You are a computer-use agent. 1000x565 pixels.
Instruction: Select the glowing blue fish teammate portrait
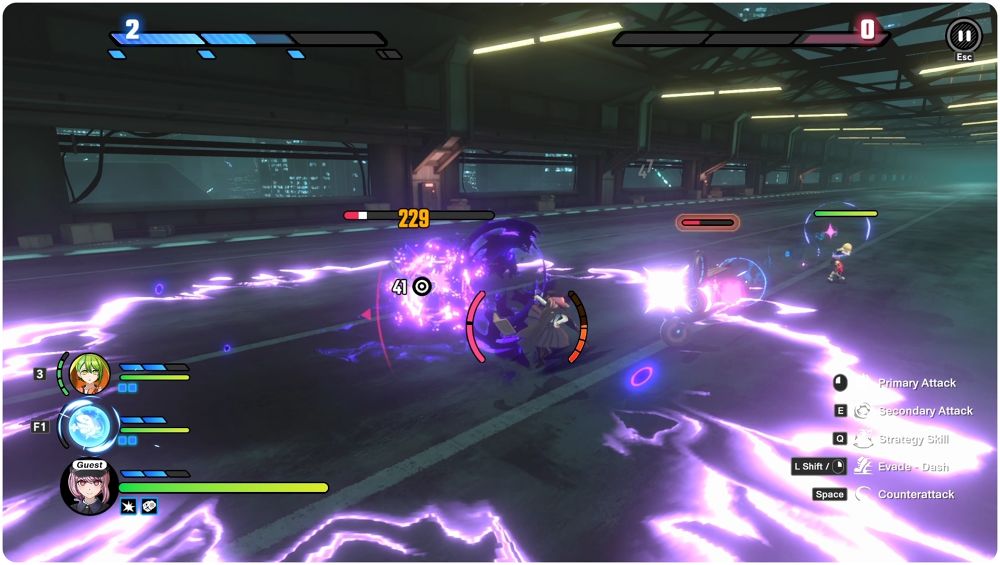pos(88,426)
